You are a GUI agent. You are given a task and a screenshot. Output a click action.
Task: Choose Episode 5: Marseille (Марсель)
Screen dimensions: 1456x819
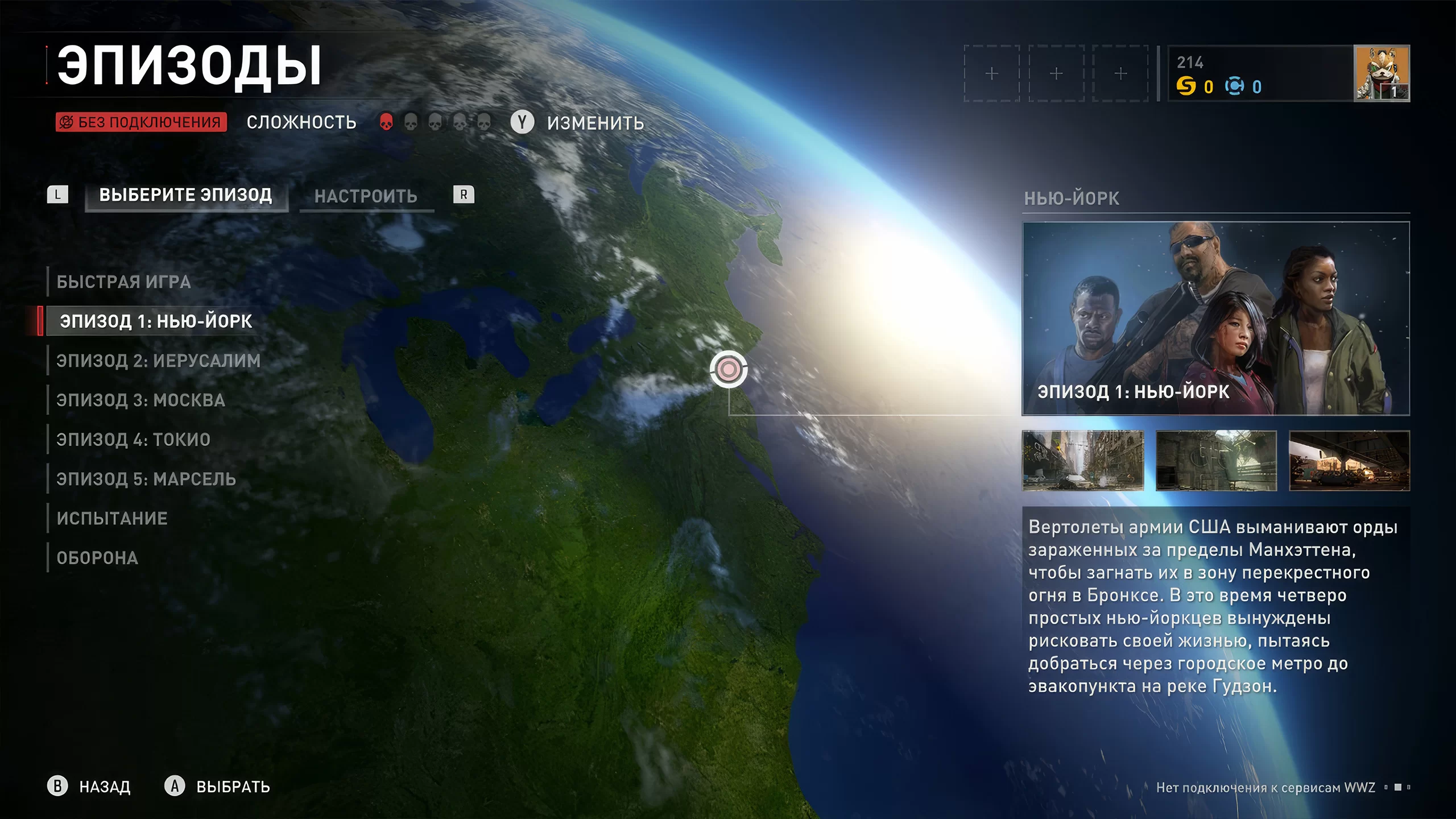(146, 479)
